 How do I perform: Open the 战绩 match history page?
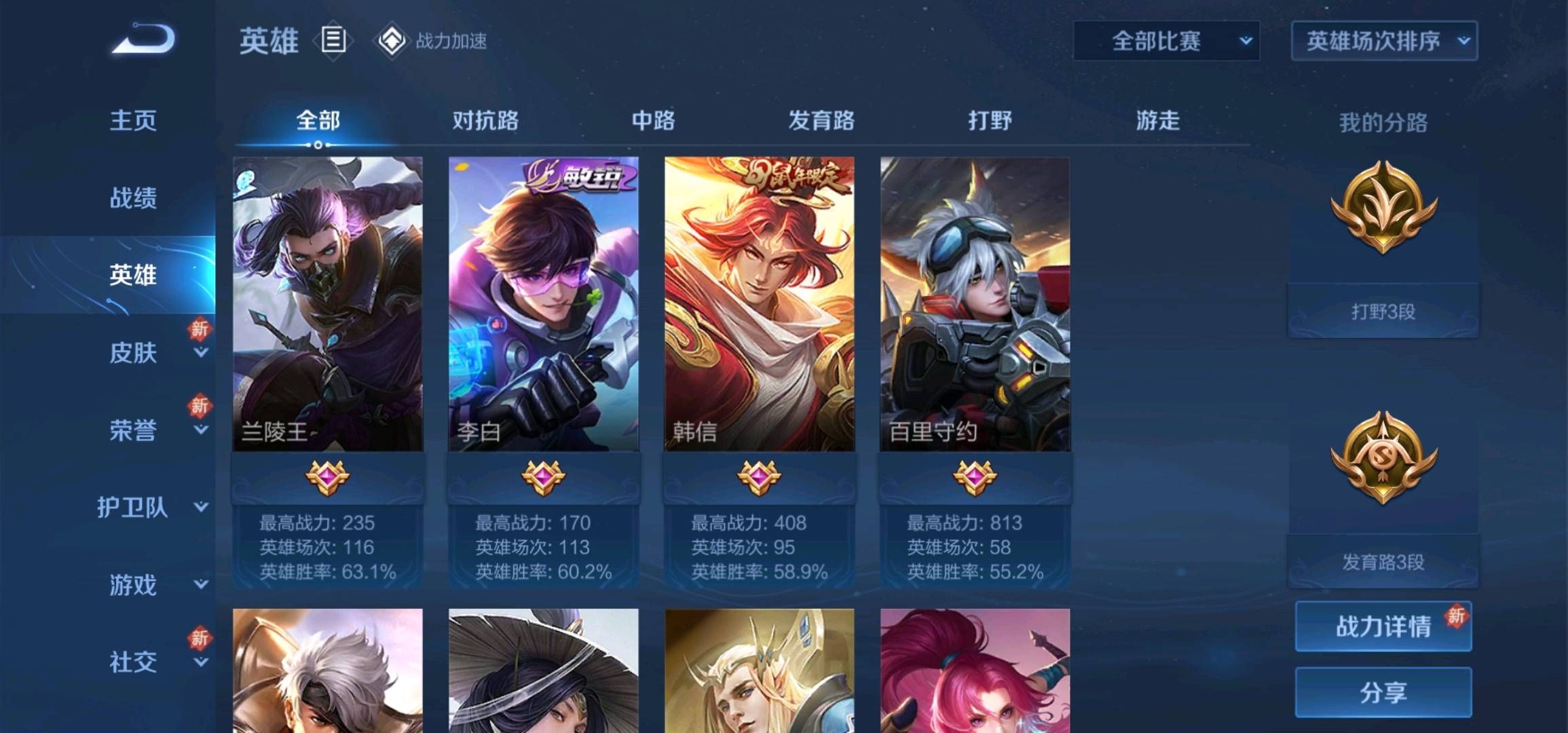134,197
